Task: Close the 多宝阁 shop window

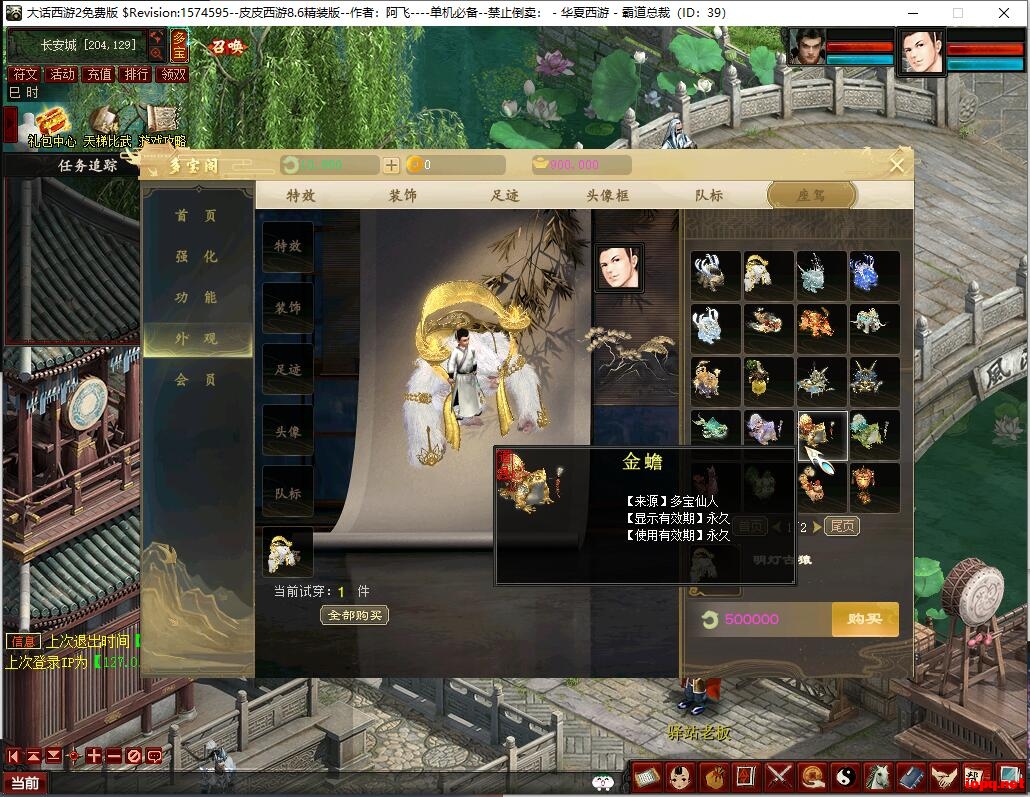Action: click(897, 165)
